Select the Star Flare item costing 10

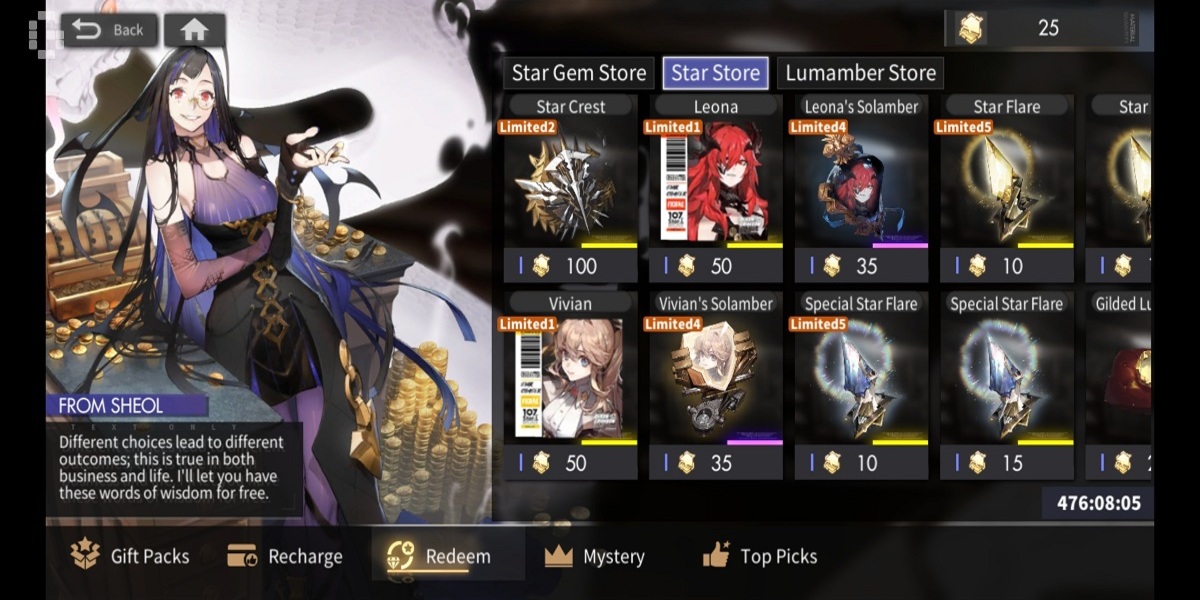tap(1006, 190)
